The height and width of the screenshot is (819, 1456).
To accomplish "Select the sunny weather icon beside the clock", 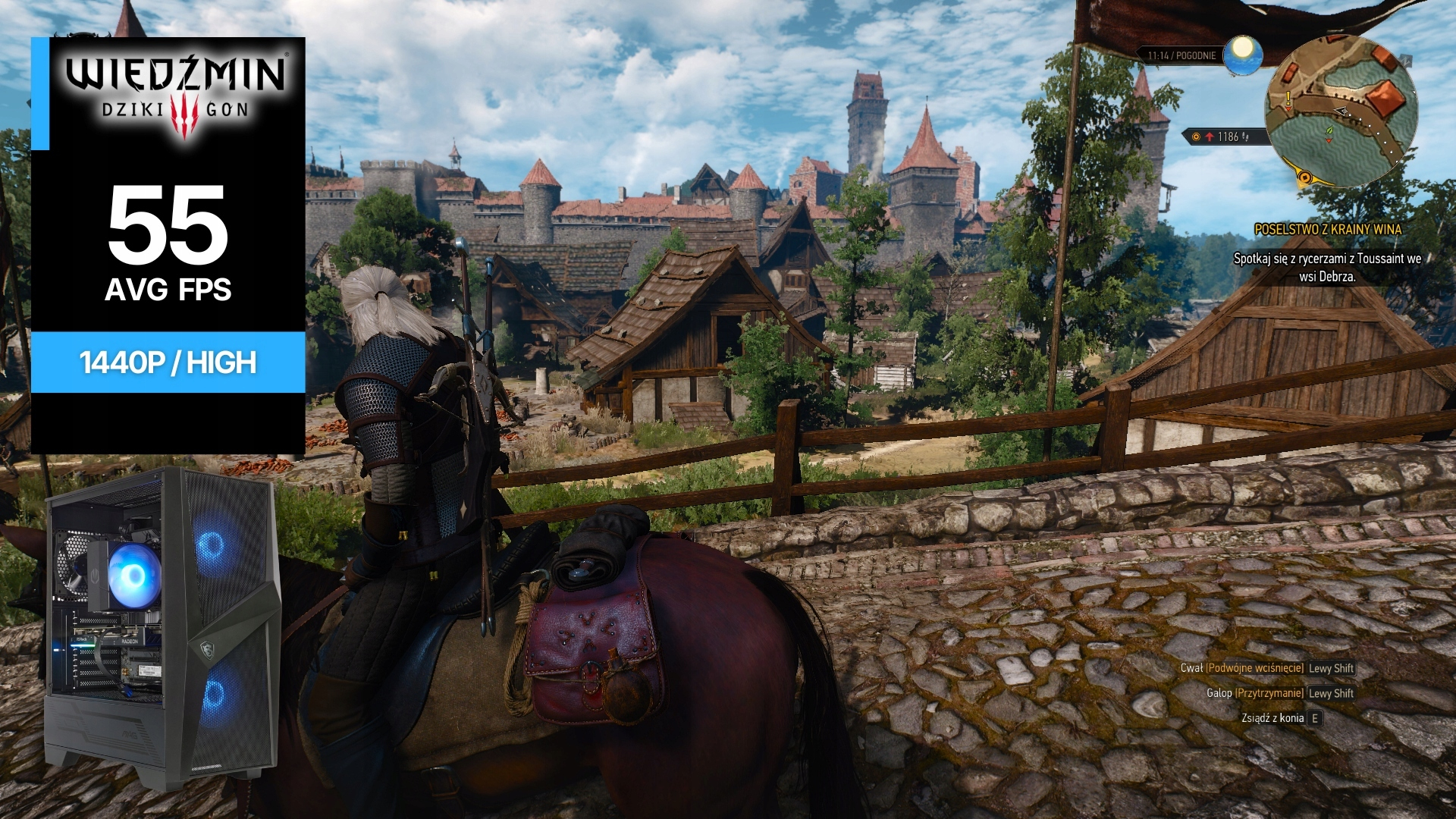I will pos(1243,55).
